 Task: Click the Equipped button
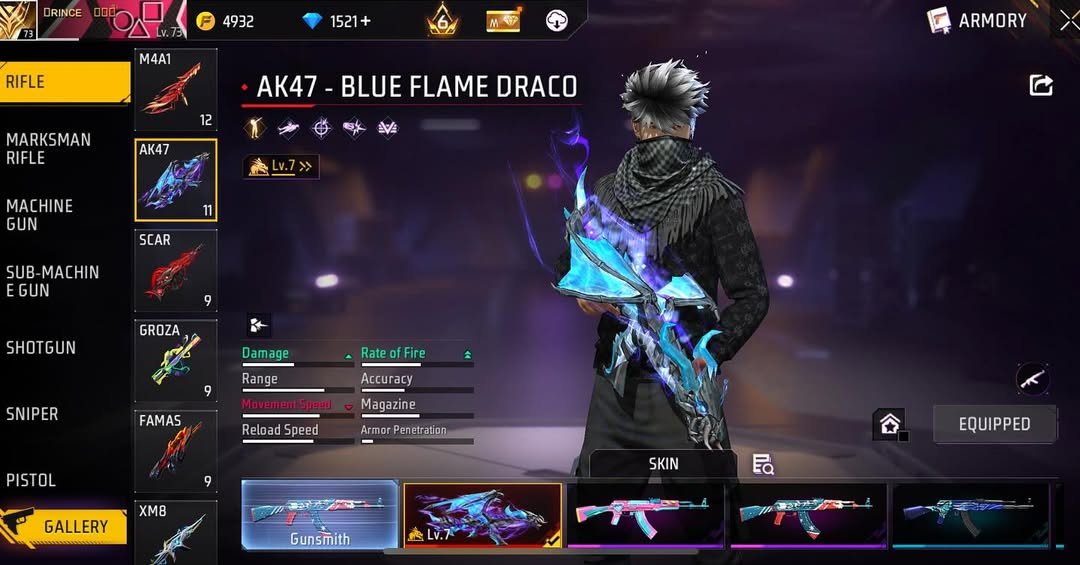(994, 424)
